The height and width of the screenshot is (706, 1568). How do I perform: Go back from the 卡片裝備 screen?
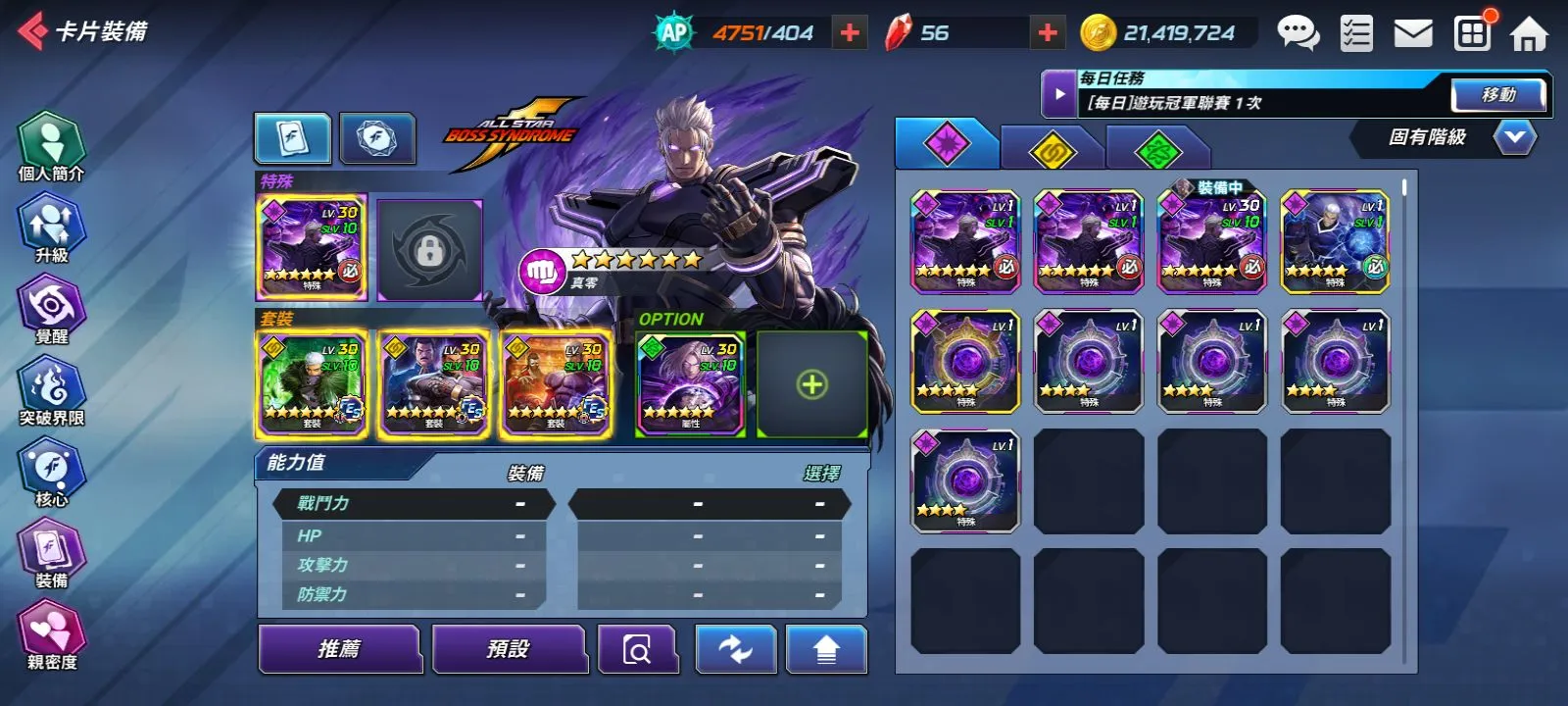click(x=33, y=31)
